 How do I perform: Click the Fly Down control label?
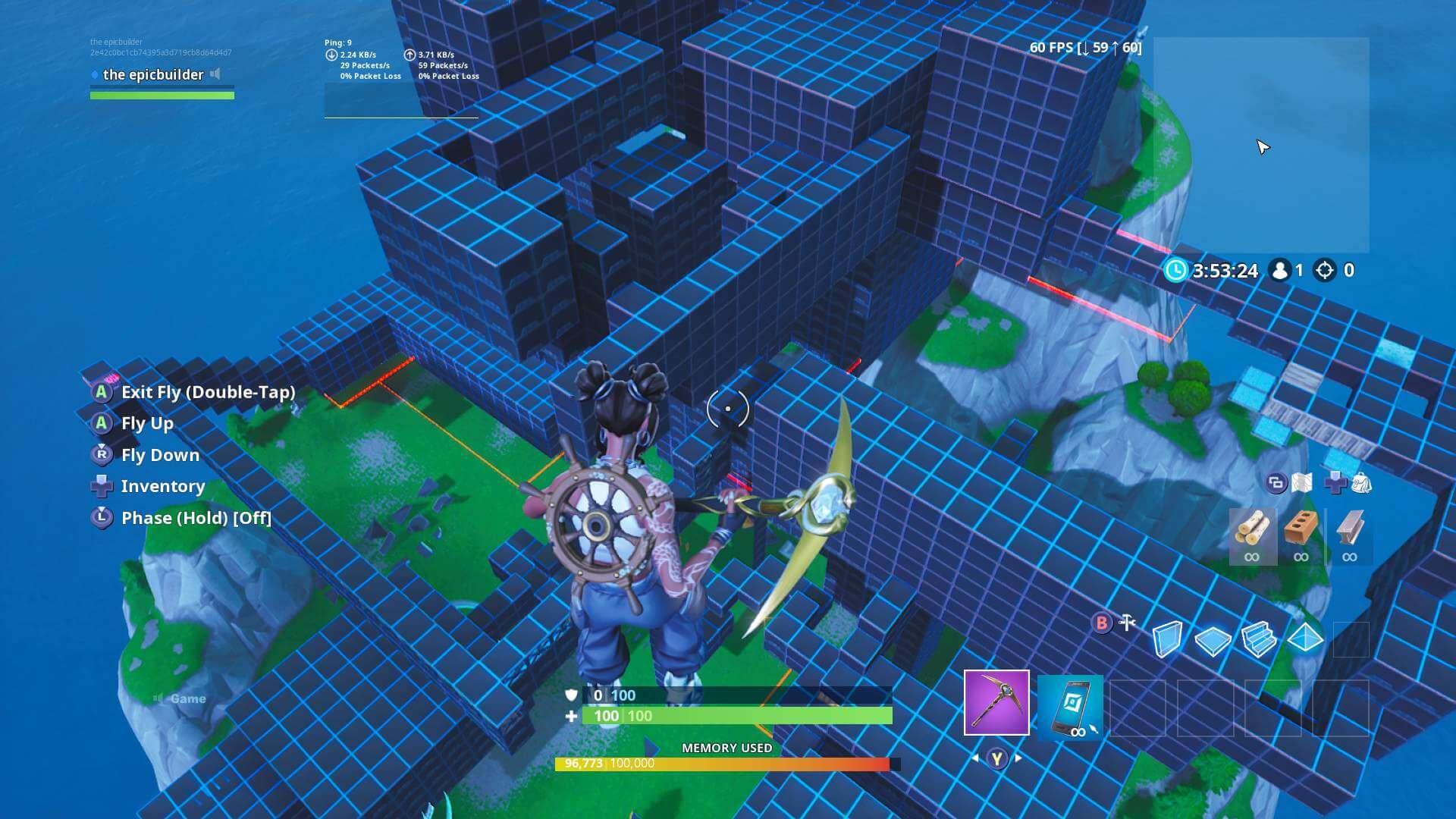click(159, 455)
